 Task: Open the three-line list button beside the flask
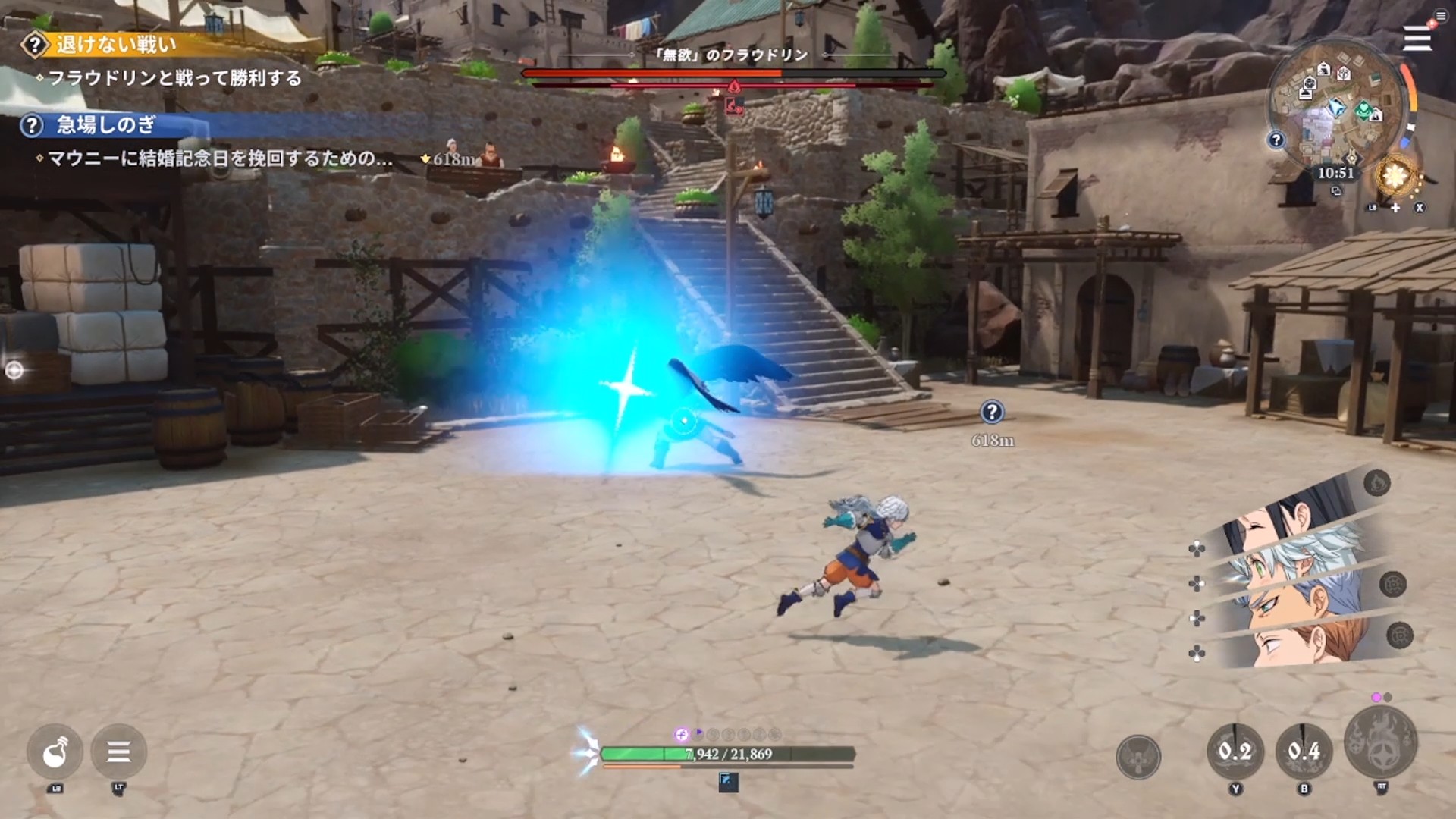pyautogui.click(x=118, y=752)
